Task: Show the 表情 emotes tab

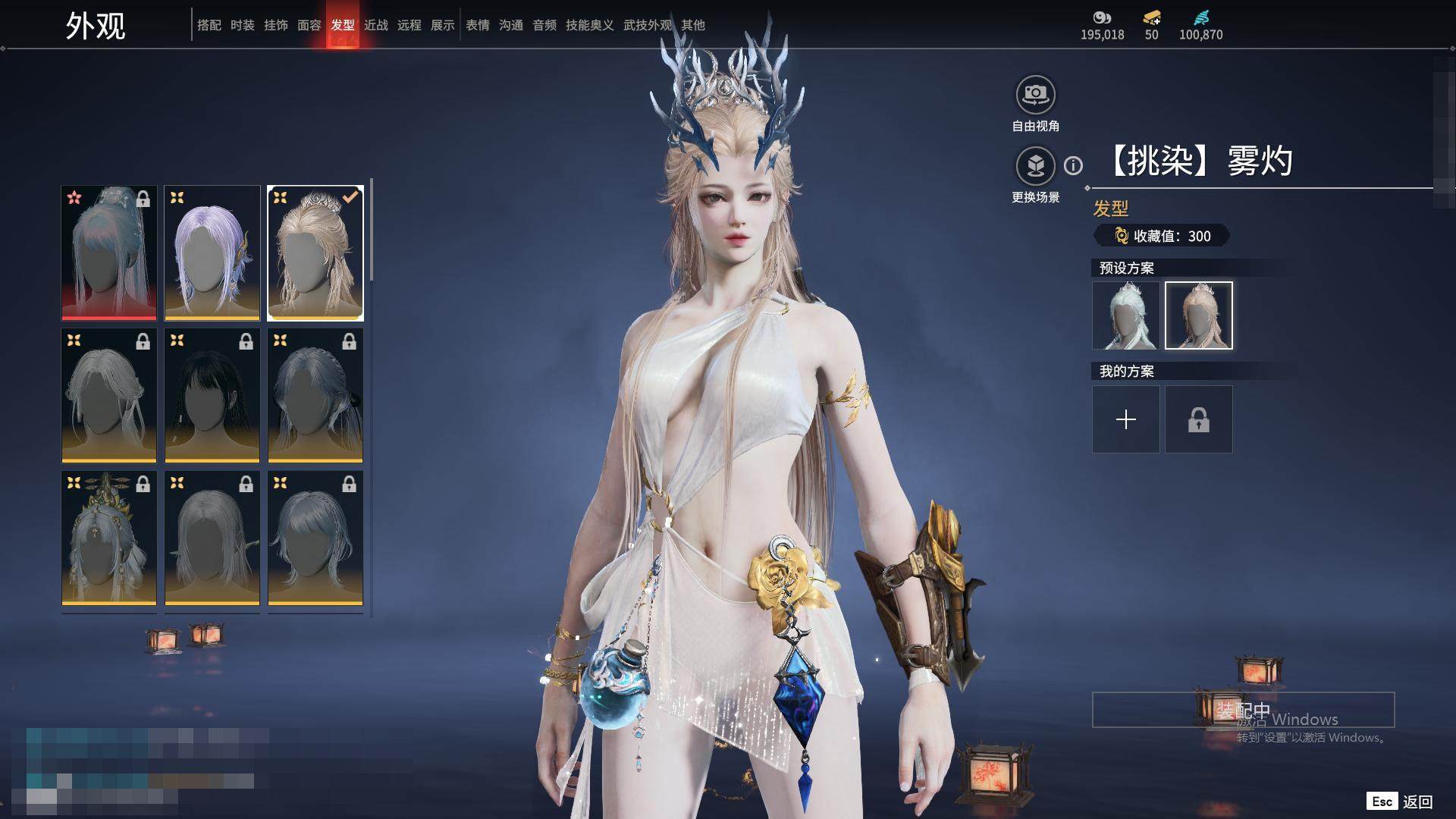Action: click(478, 25)
